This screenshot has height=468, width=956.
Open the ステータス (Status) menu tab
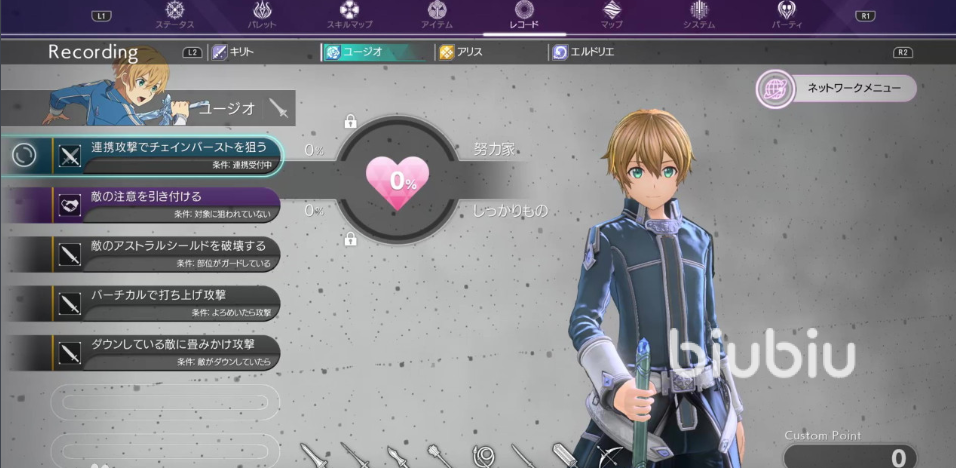[x=176, y=14]
